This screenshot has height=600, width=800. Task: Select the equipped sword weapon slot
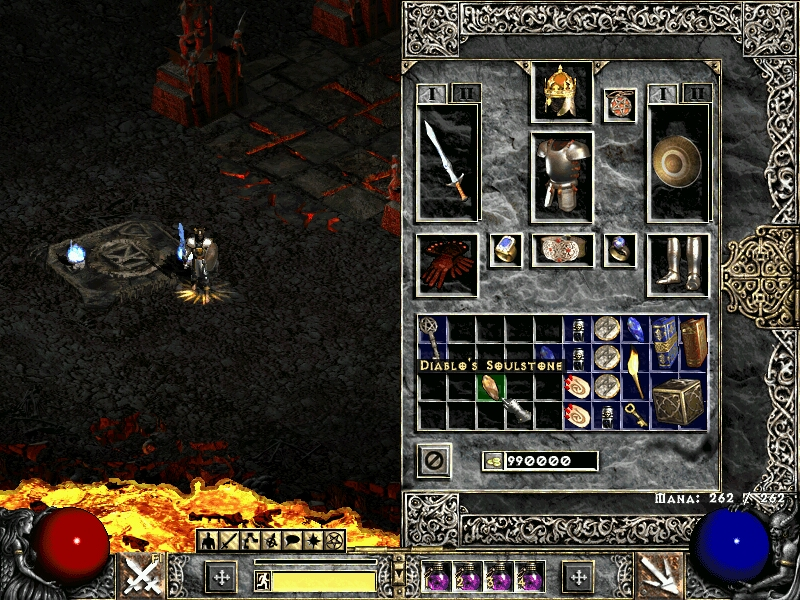(x=447, y=162)
